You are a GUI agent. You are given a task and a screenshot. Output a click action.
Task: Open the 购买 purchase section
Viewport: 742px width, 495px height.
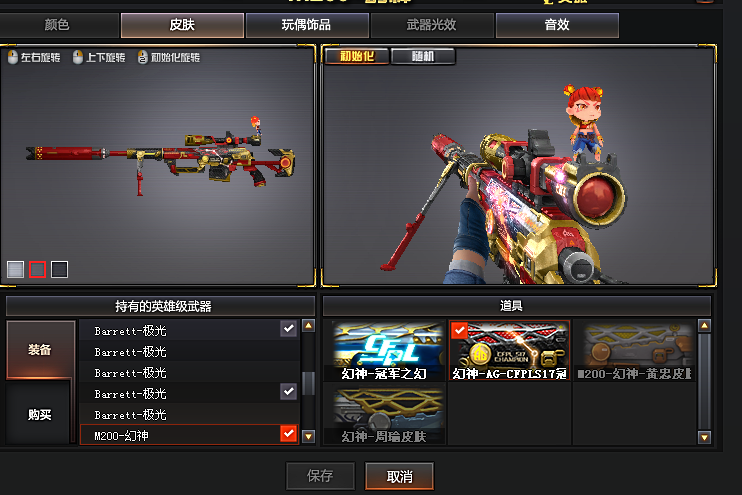click(x=40, y=413)
